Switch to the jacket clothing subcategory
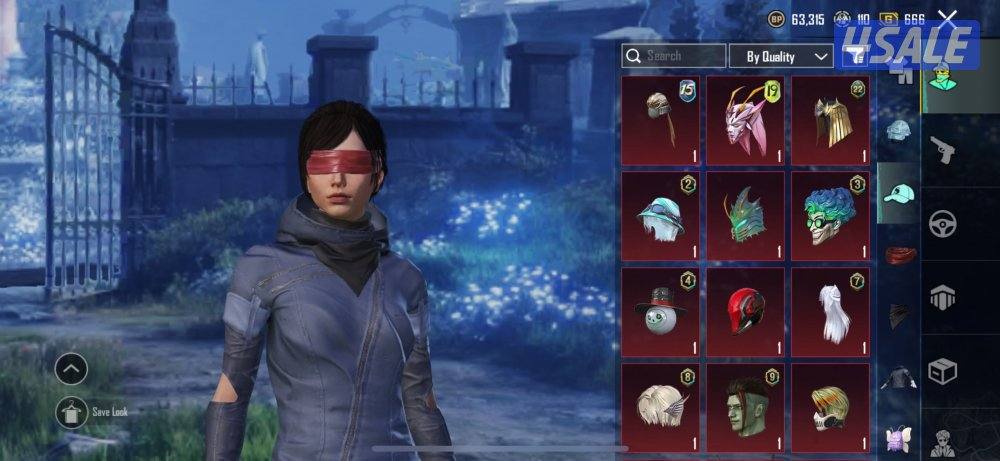Image resolution: width=1000 pixels, height=461 pixels. (x=899, y=378)
